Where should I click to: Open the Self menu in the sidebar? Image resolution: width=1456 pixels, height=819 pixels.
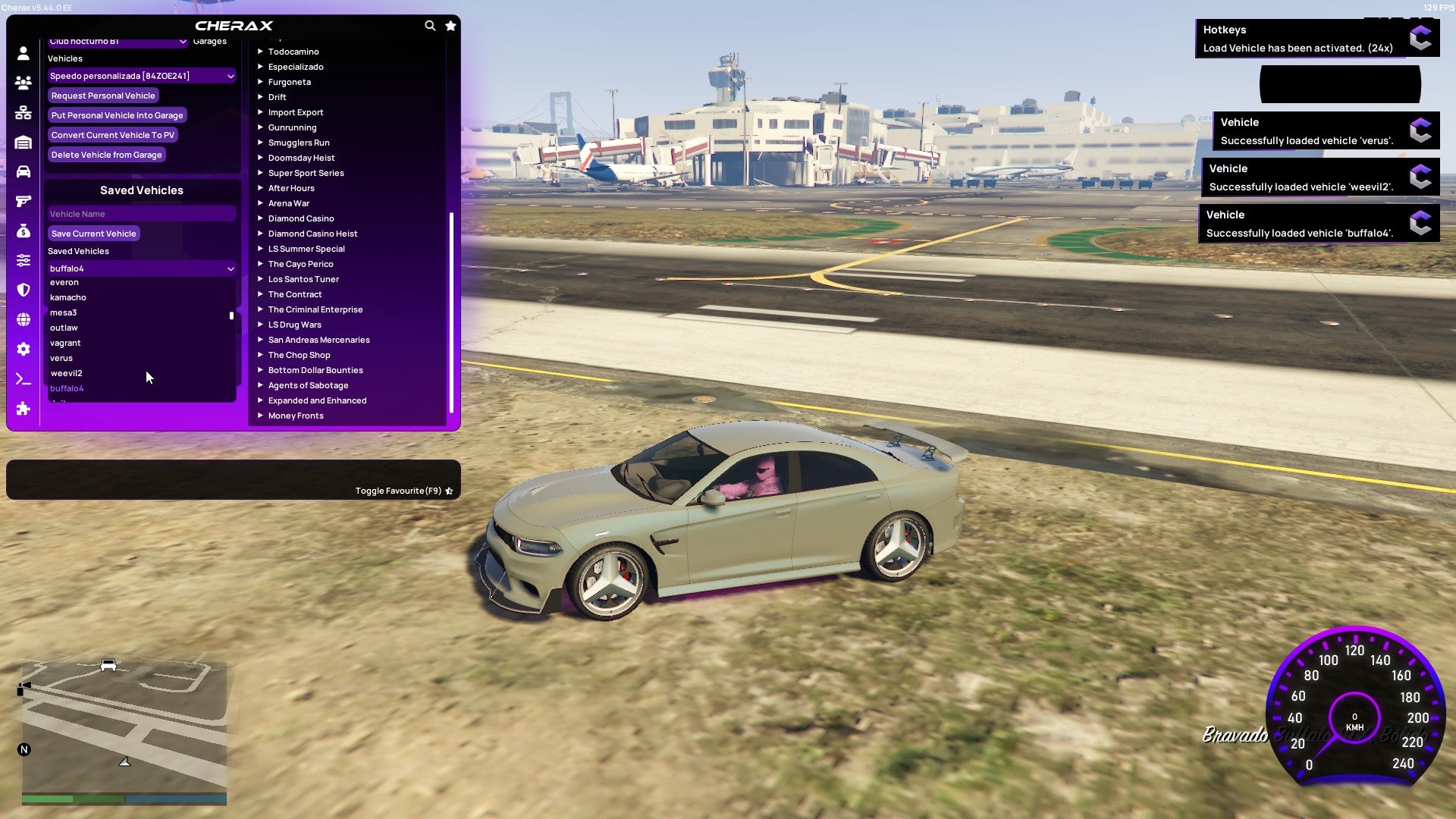(23, 55)
